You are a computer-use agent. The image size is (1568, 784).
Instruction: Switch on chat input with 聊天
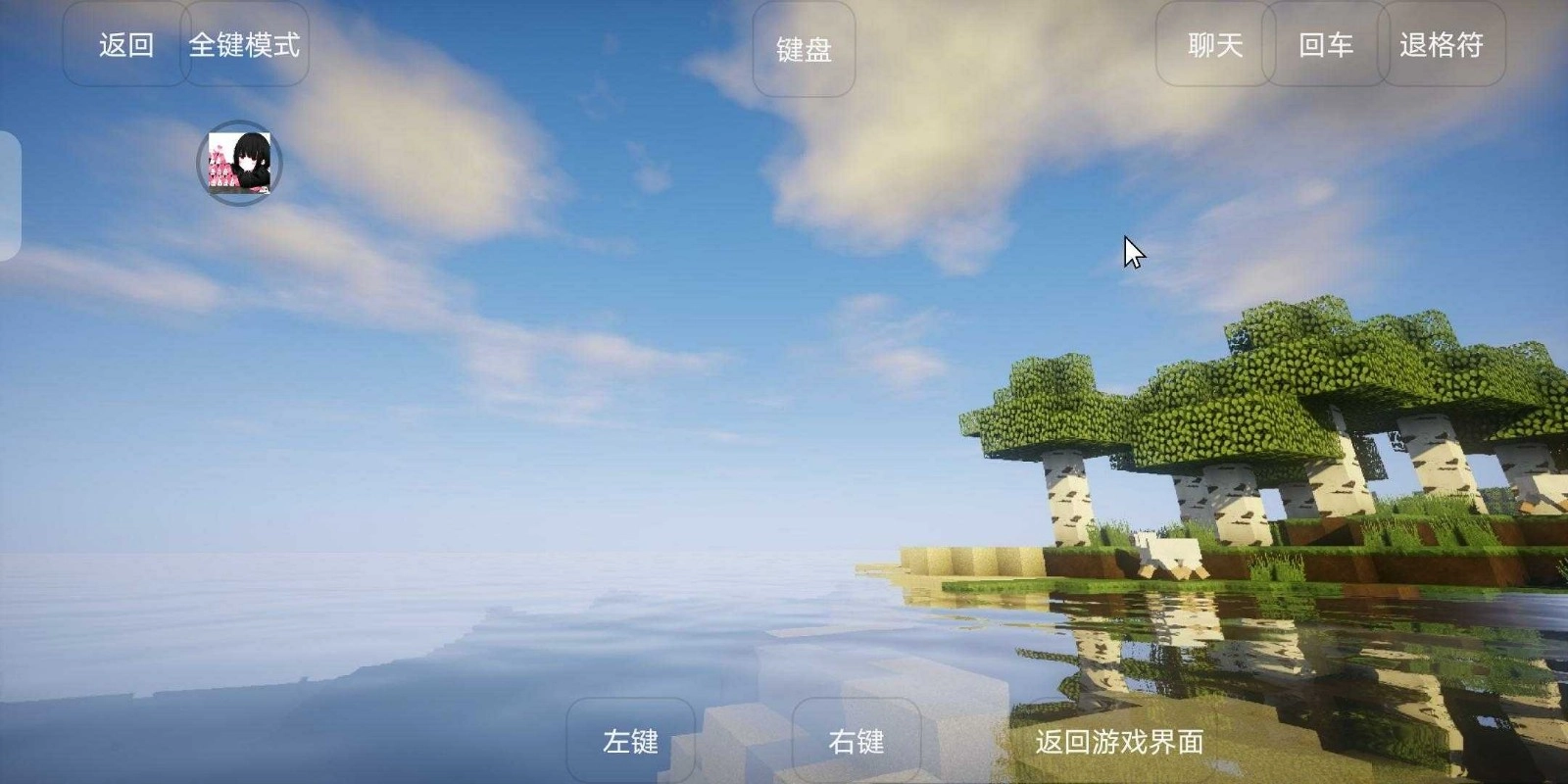click(1214, 46)
